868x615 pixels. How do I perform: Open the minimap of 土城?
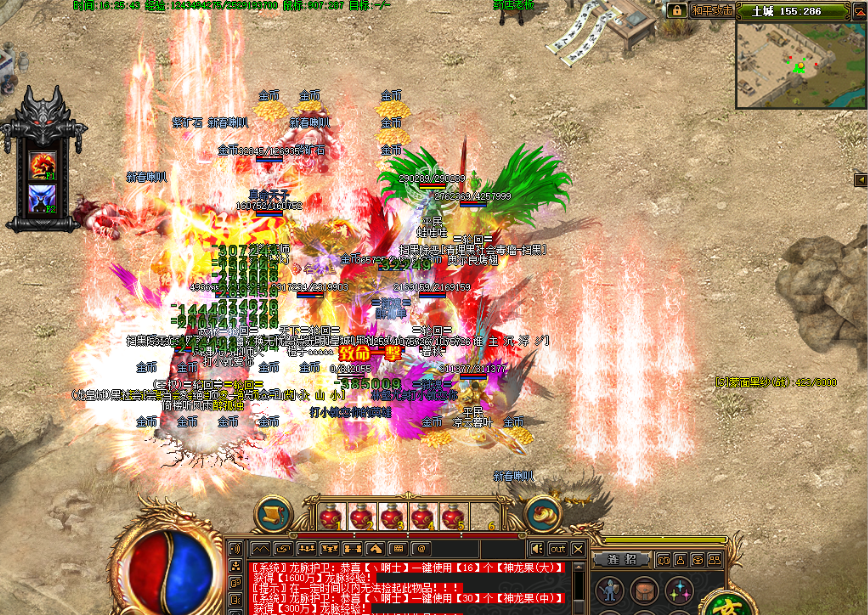801,64
